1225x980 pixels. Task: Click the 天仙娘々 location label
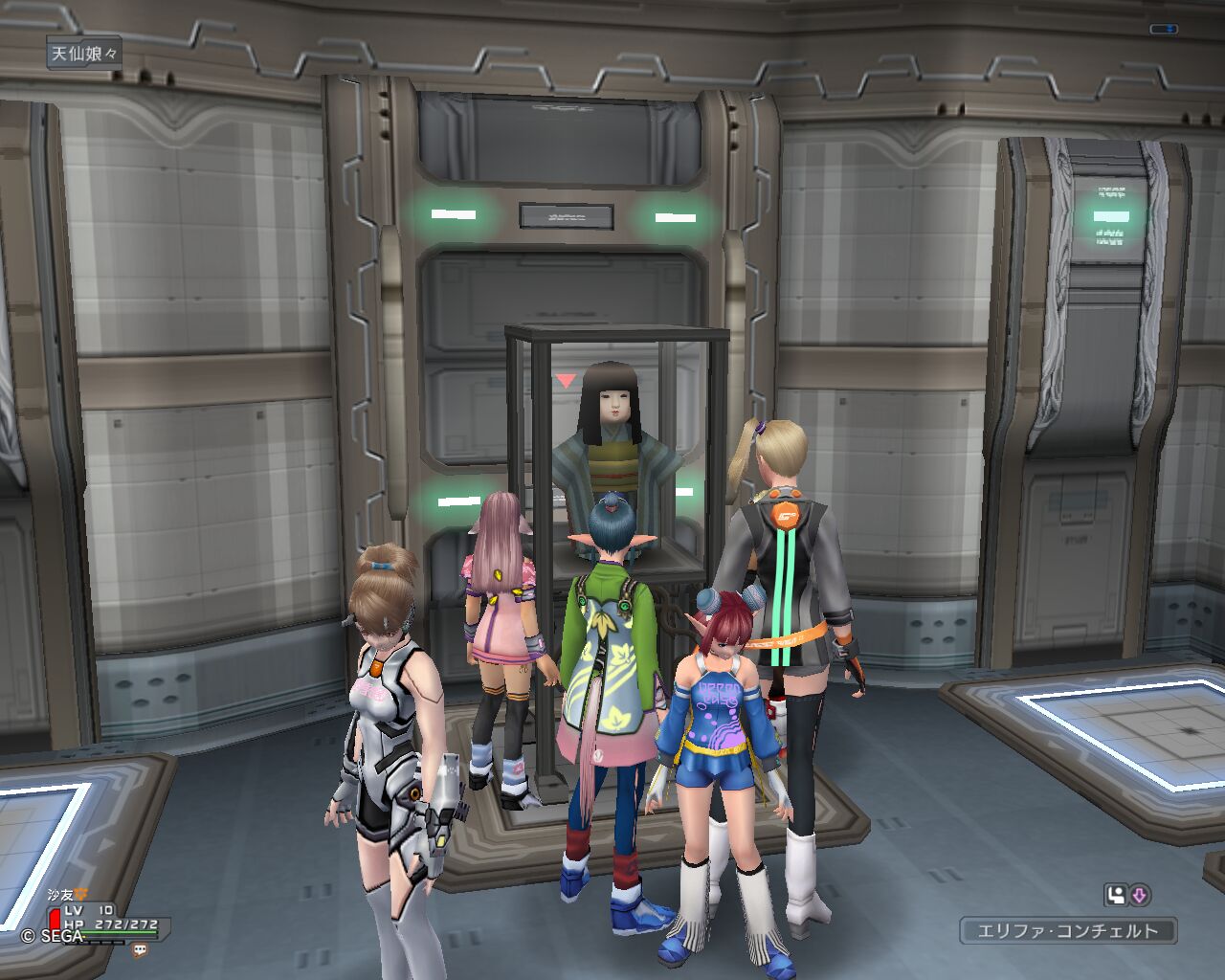[84, 54]
